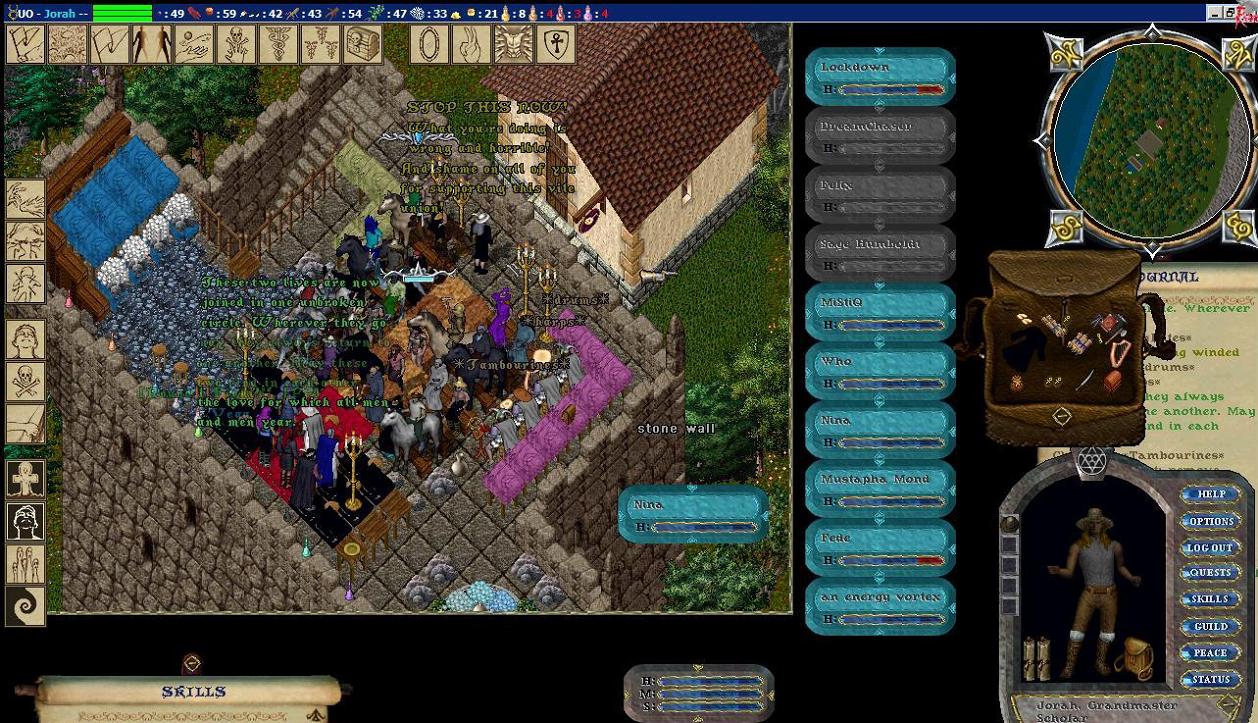Click the Log Out button
This screenshot has width=1258, height=723.
click(1210, 547)
